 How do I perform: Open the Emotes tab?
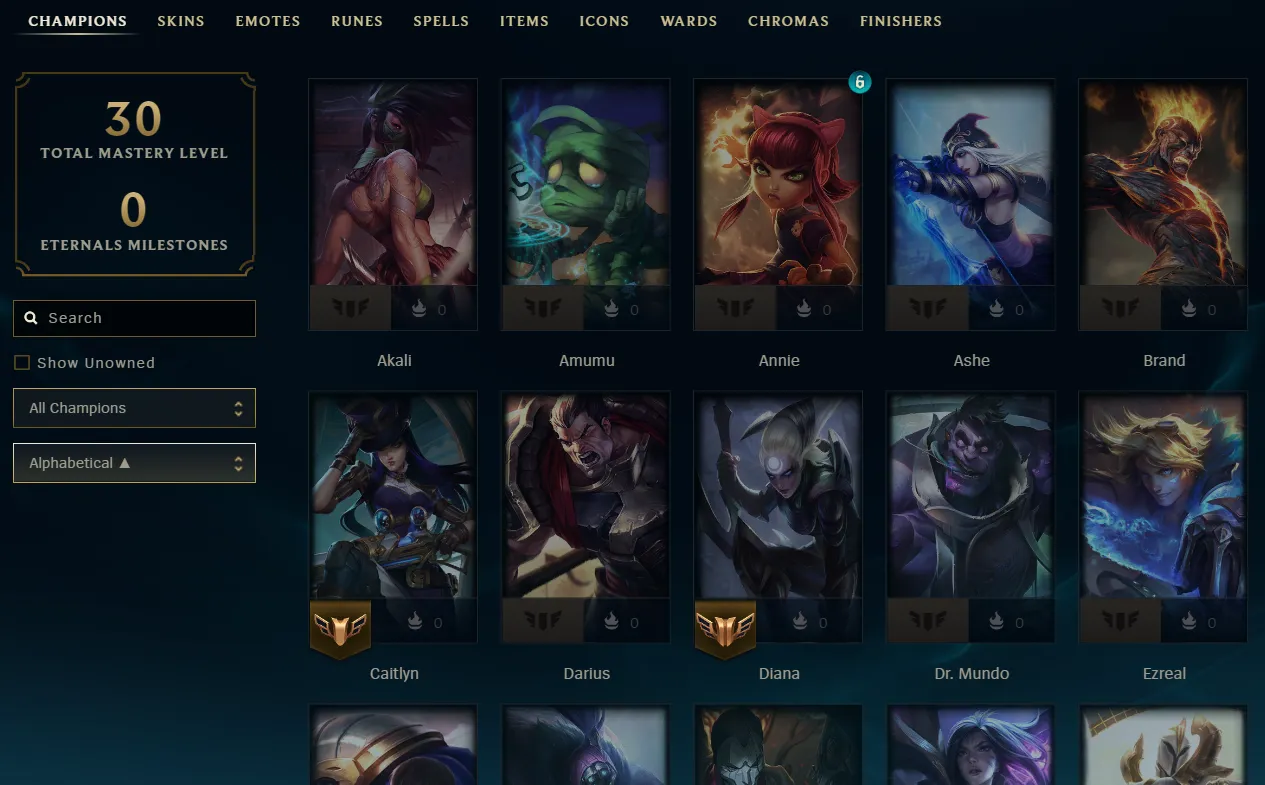coord(268,21)
